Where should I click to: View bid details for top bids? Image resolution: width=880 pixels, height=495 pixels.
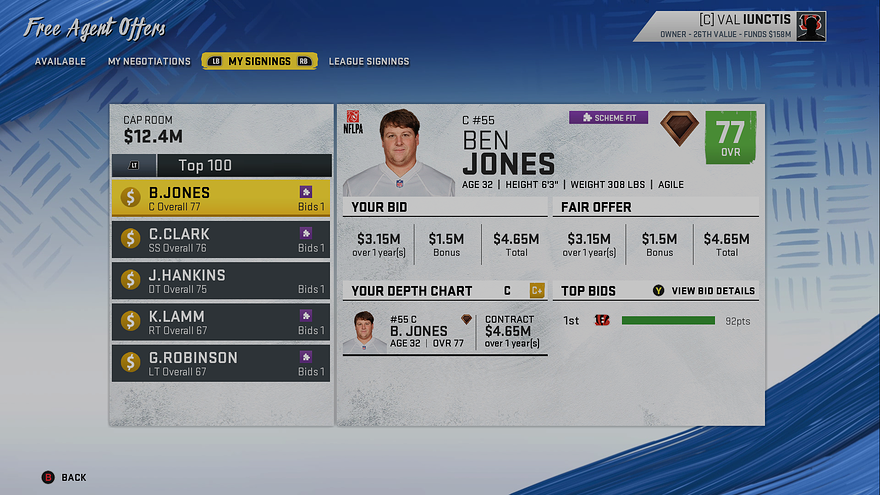click(x=704, y=291)
